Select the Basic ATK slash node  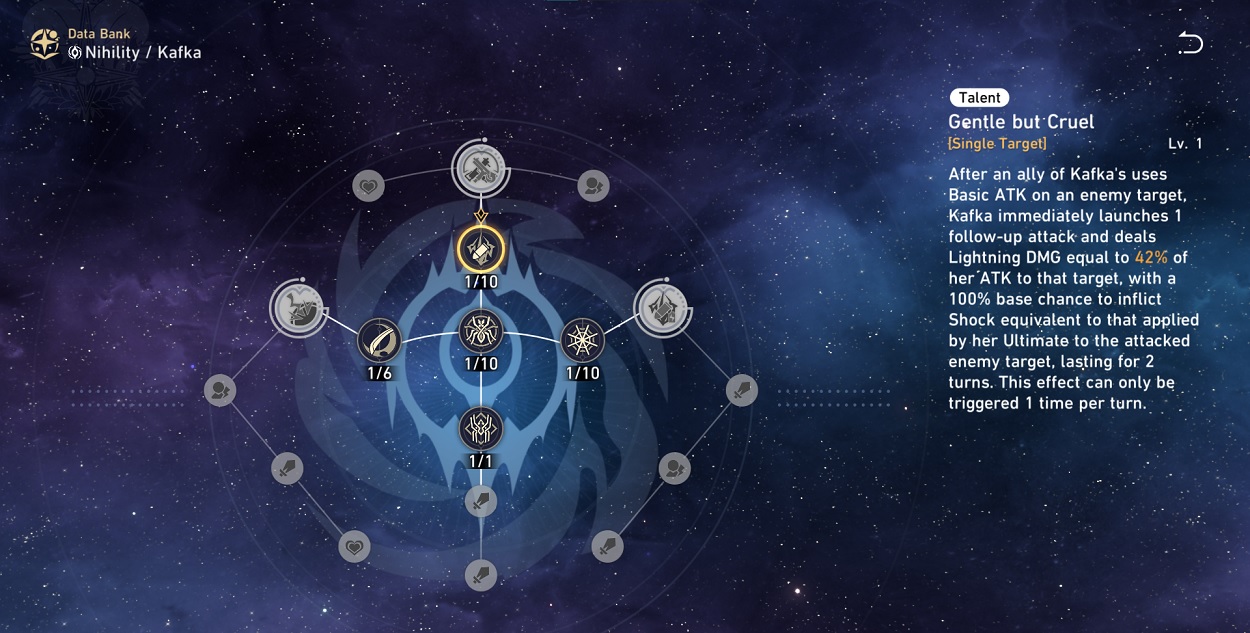pyautogui.click(x=380, y=340)
